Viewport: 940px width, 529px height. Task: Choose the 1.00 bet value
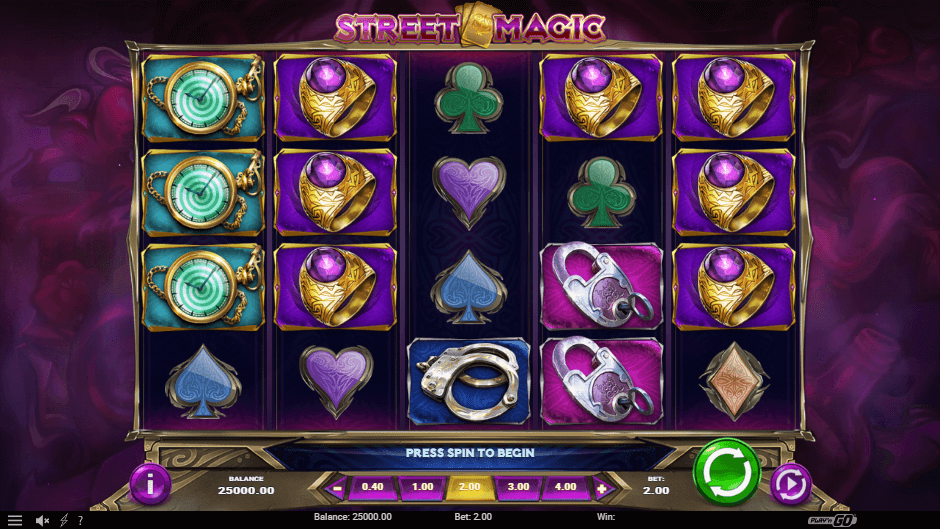[421, 489]
